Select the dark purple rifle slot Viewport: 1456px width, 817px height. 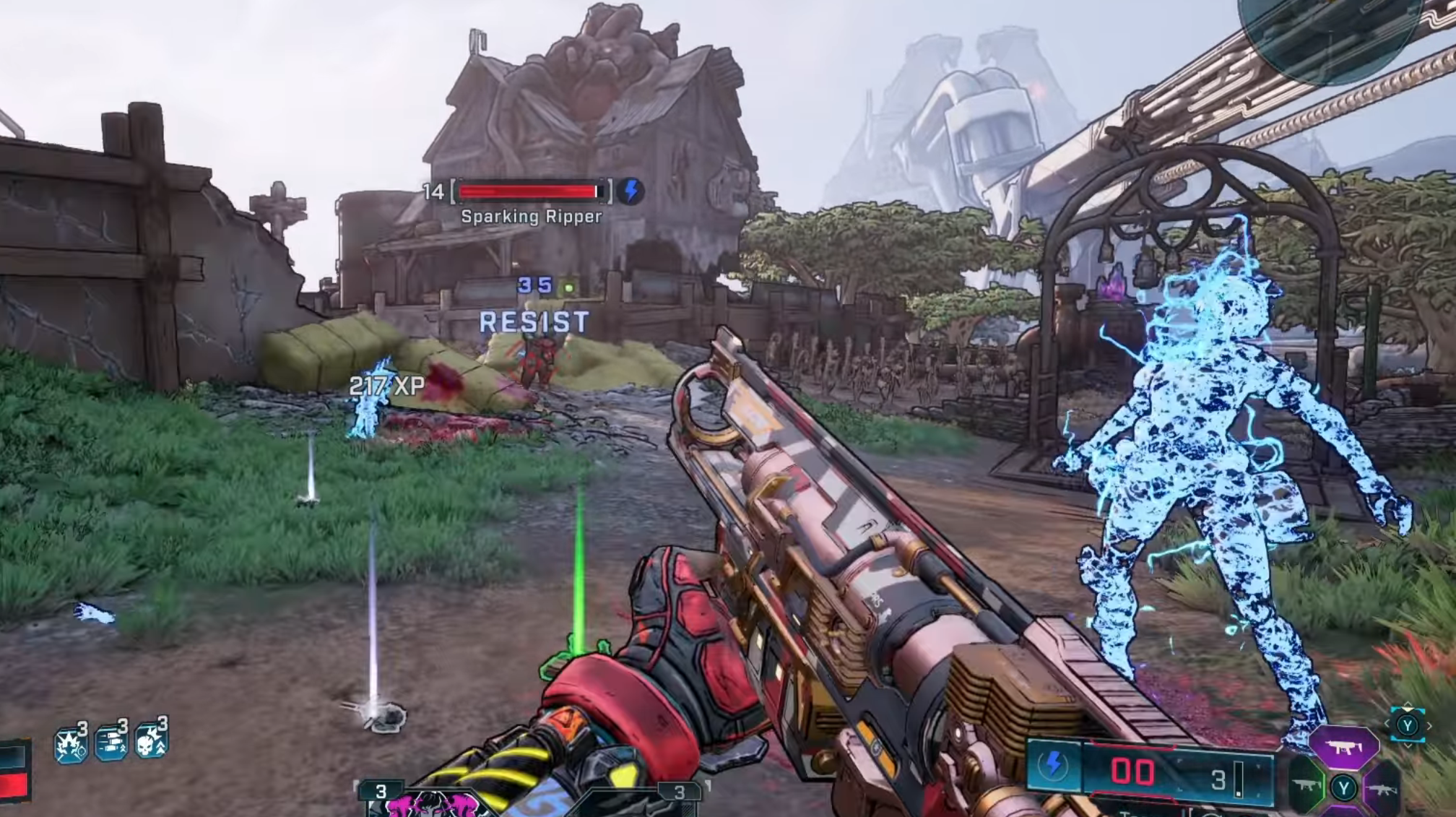1382,788
